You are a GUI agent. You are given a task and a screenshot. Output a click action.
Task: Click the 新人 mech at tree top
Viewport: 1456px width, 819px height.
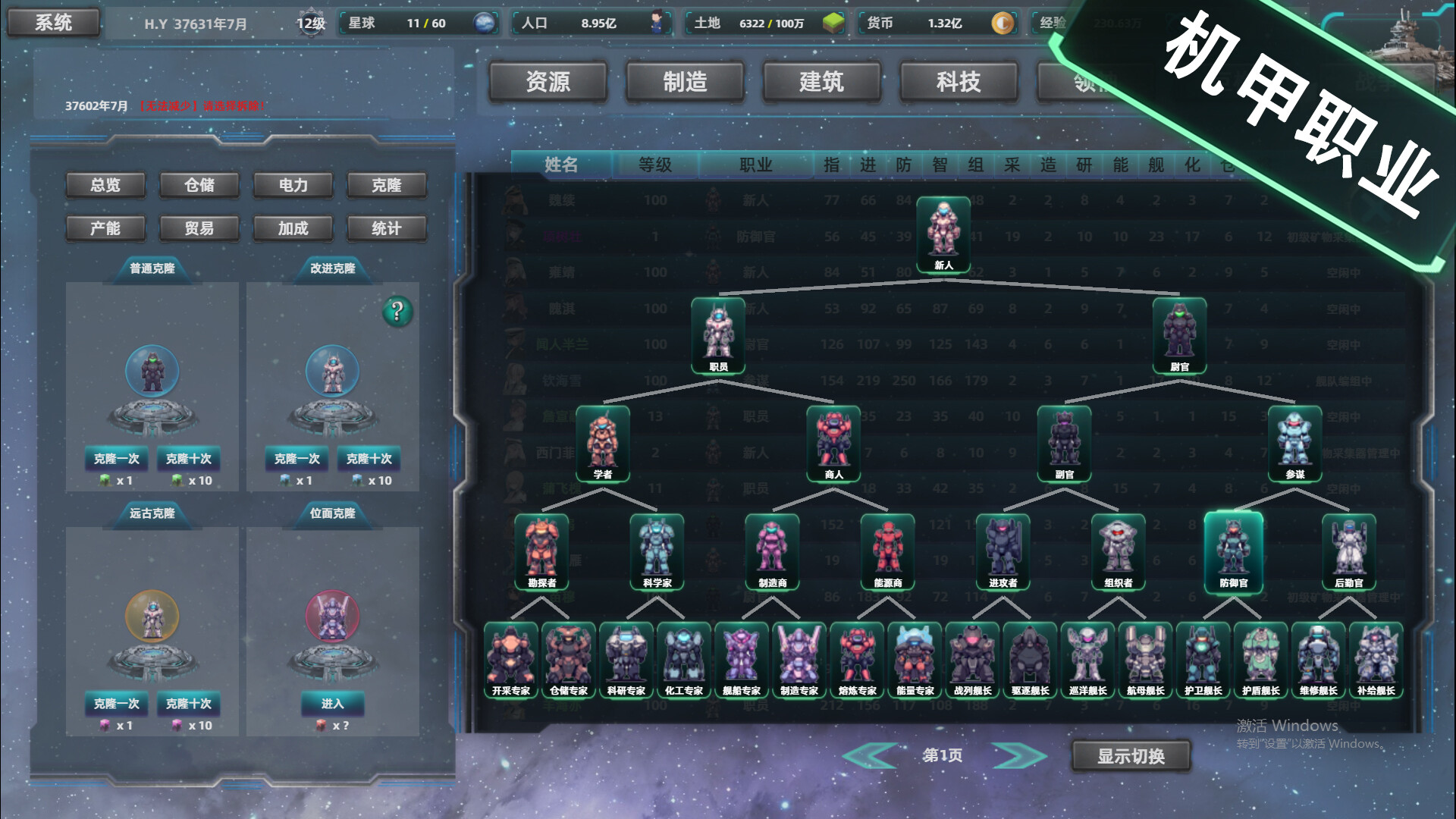[x=943, y=234]
